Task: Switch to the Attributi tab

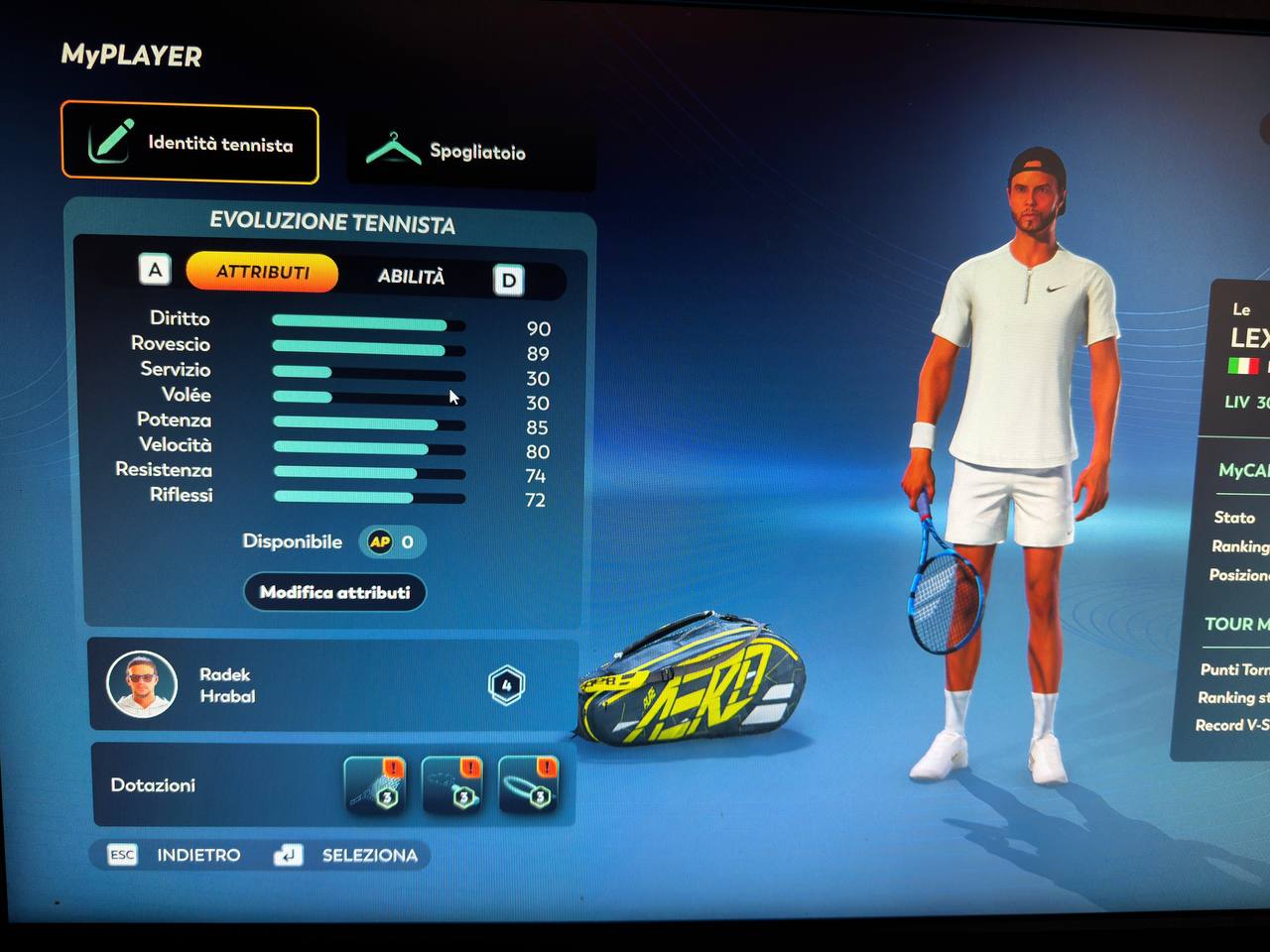Action: [x=262, y=272]
